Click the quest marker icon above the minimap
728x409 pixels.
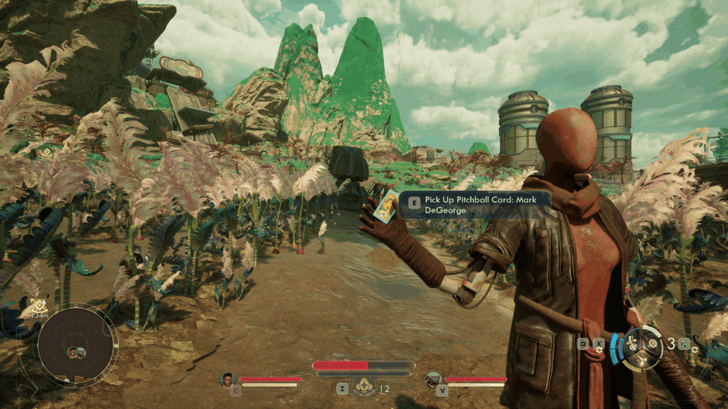[x=38, y=306]
